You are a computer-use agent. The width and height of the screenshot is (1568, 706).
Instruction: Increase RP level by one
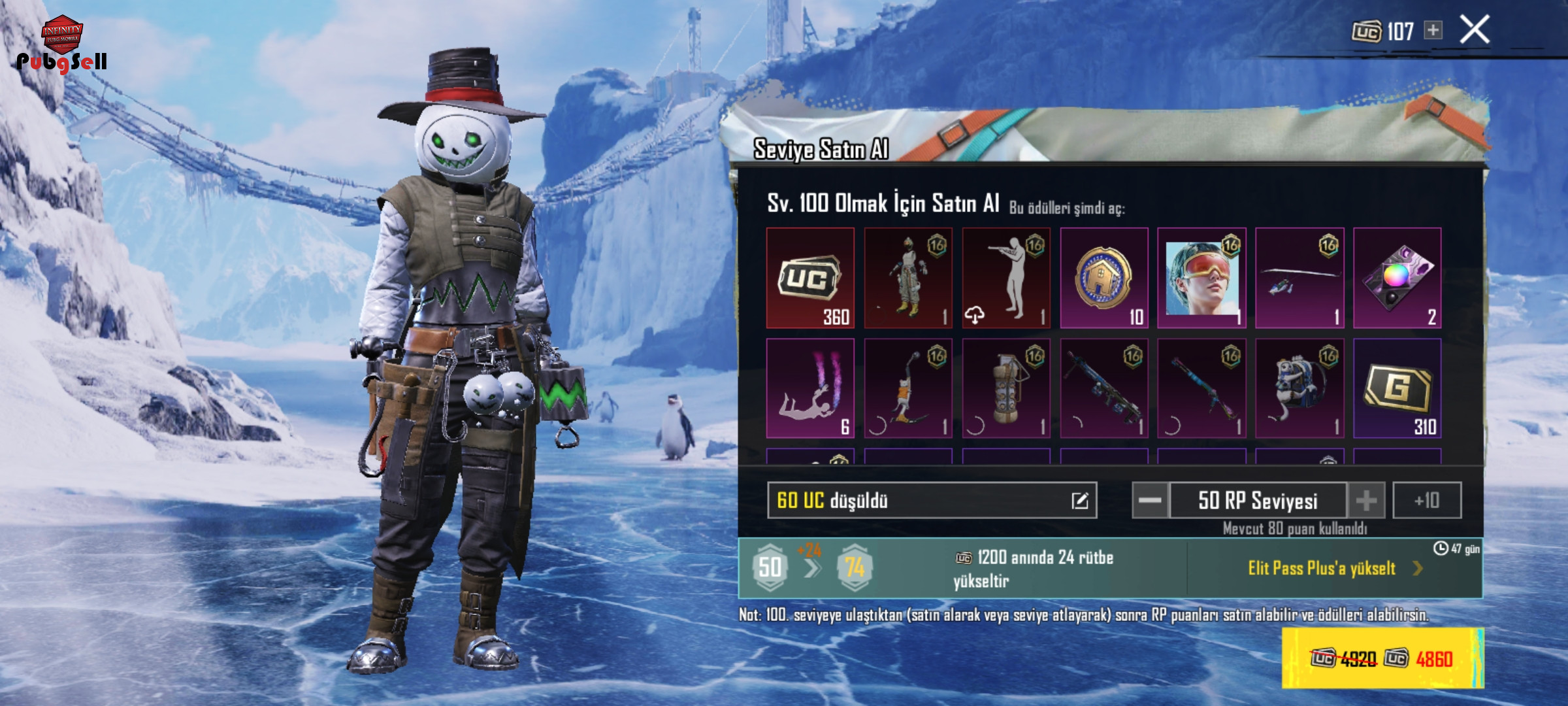coord(1365,501)
